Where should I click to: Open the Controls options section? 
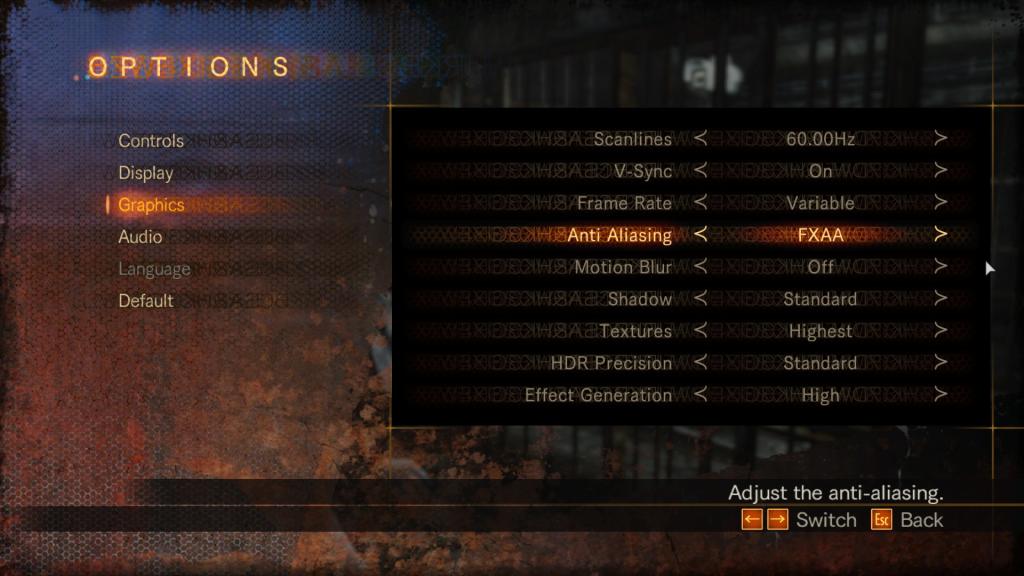pos(151,141)
